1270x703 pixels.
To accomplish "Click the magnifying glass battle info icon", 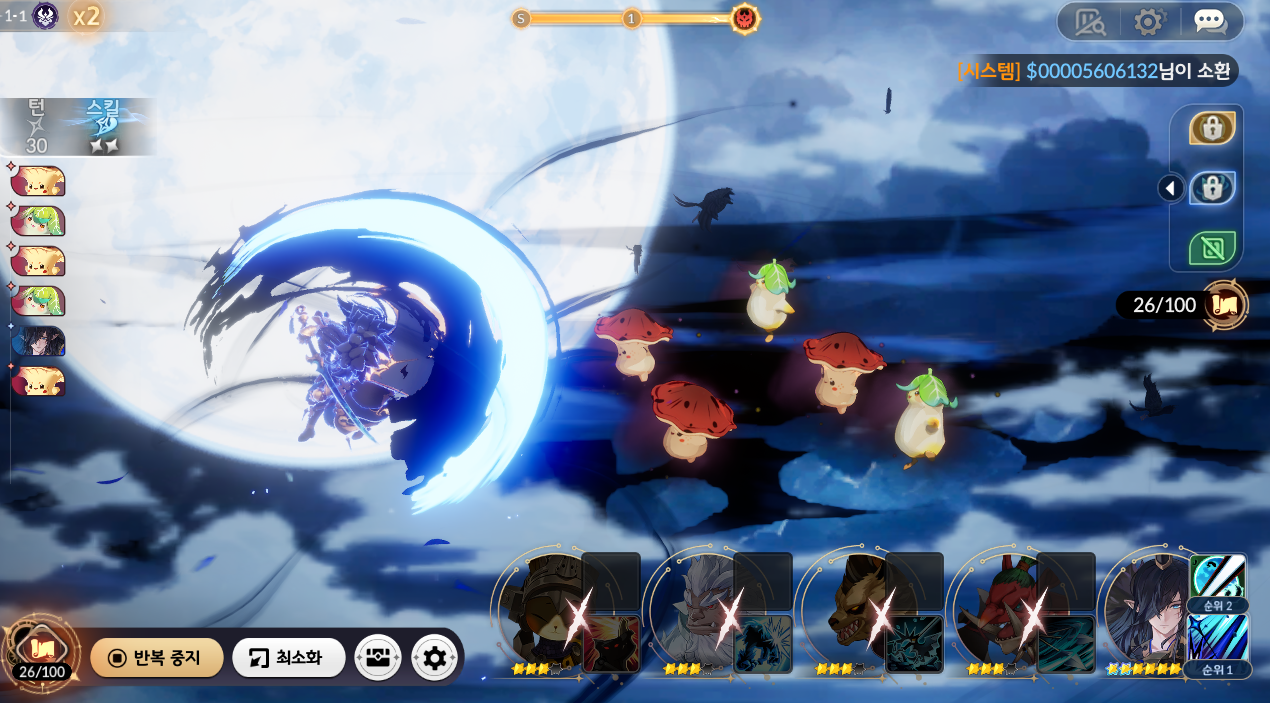I will [1090, 21].
